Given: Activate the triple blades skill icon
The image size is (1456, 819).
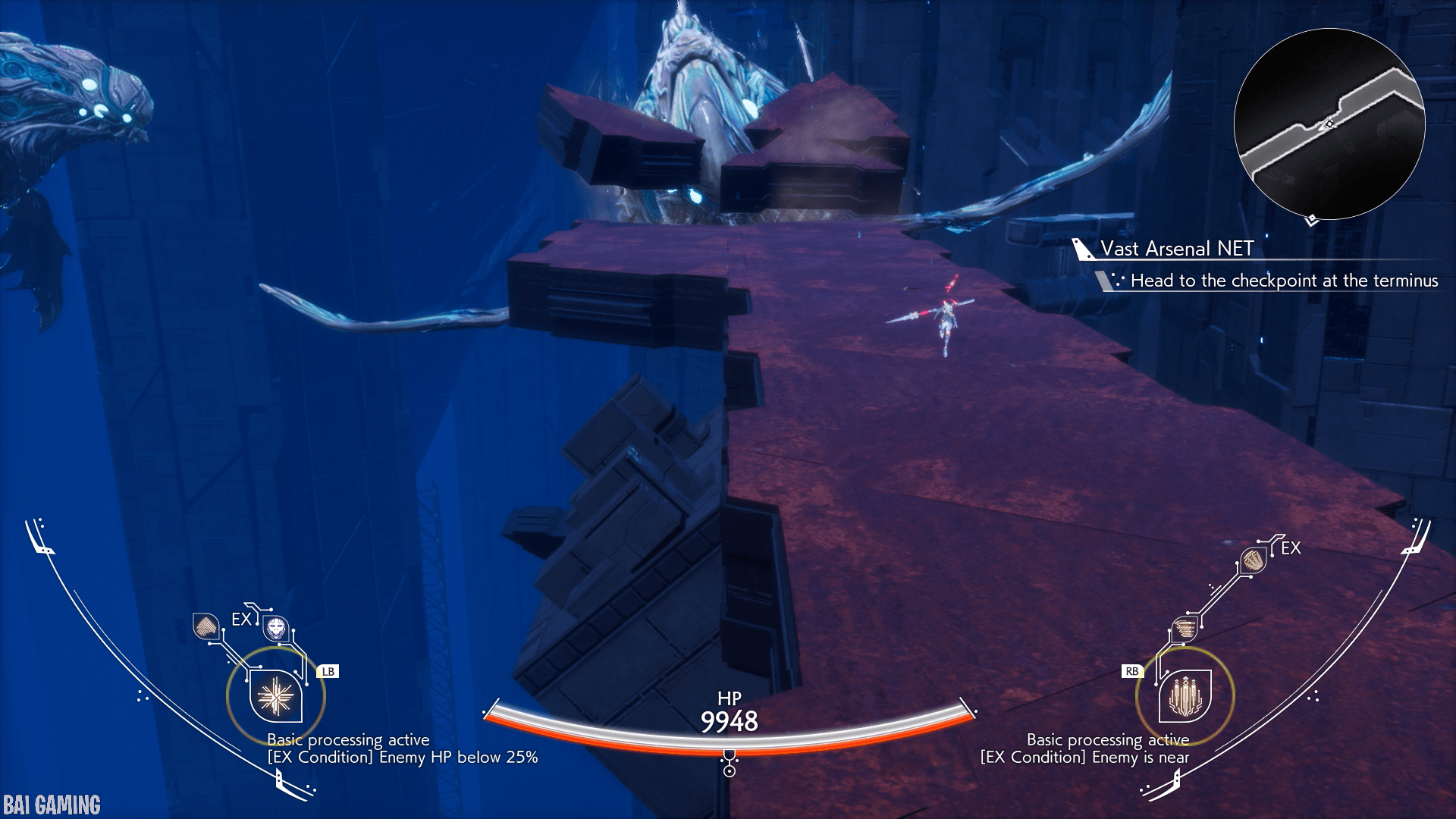Looking at the screenshot, I should [x=1185, y=696].
